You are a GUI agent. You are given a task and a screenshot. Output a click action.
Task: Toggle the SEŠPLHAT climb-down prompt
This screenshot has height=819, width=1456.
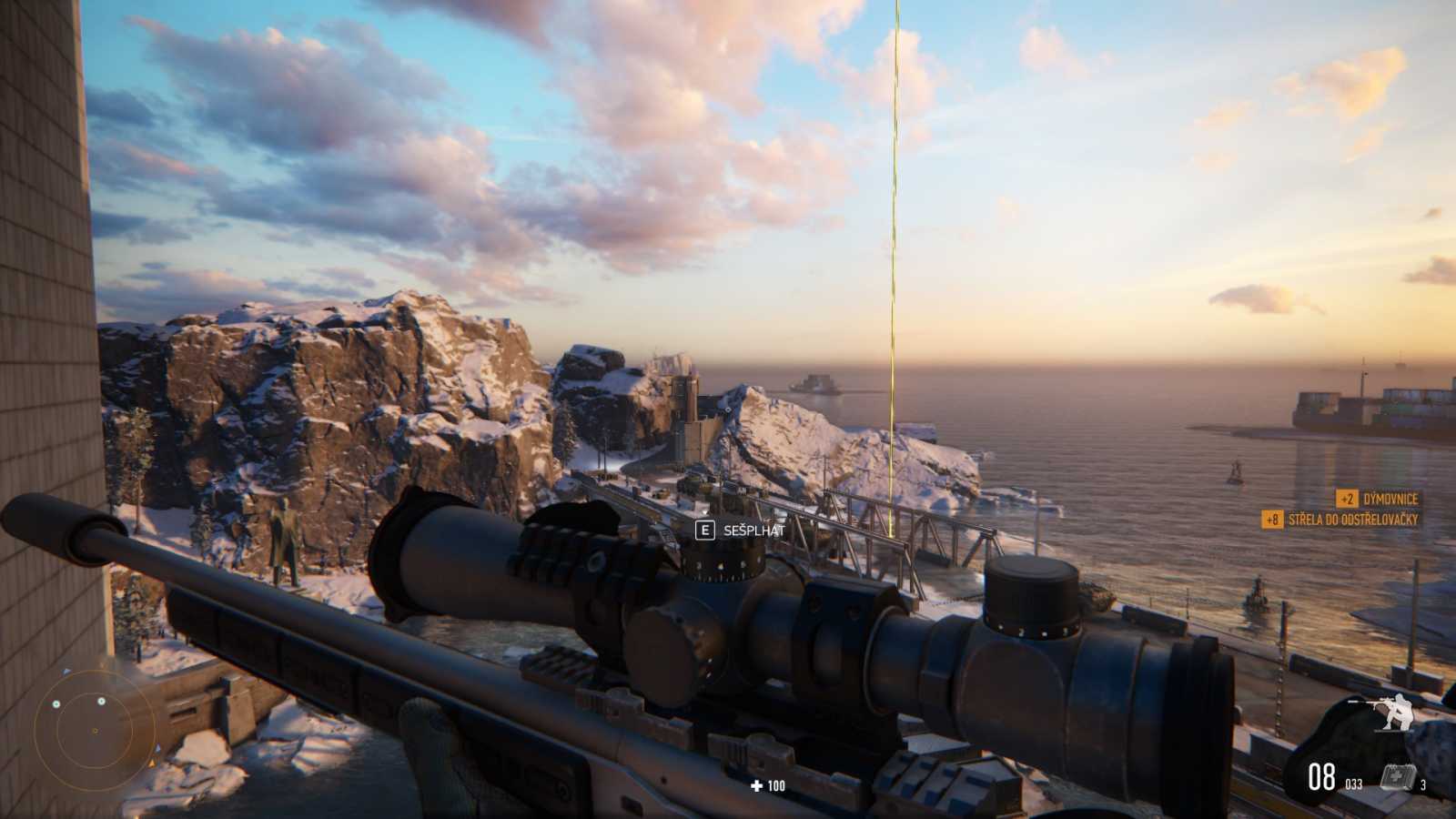point(752,528)
